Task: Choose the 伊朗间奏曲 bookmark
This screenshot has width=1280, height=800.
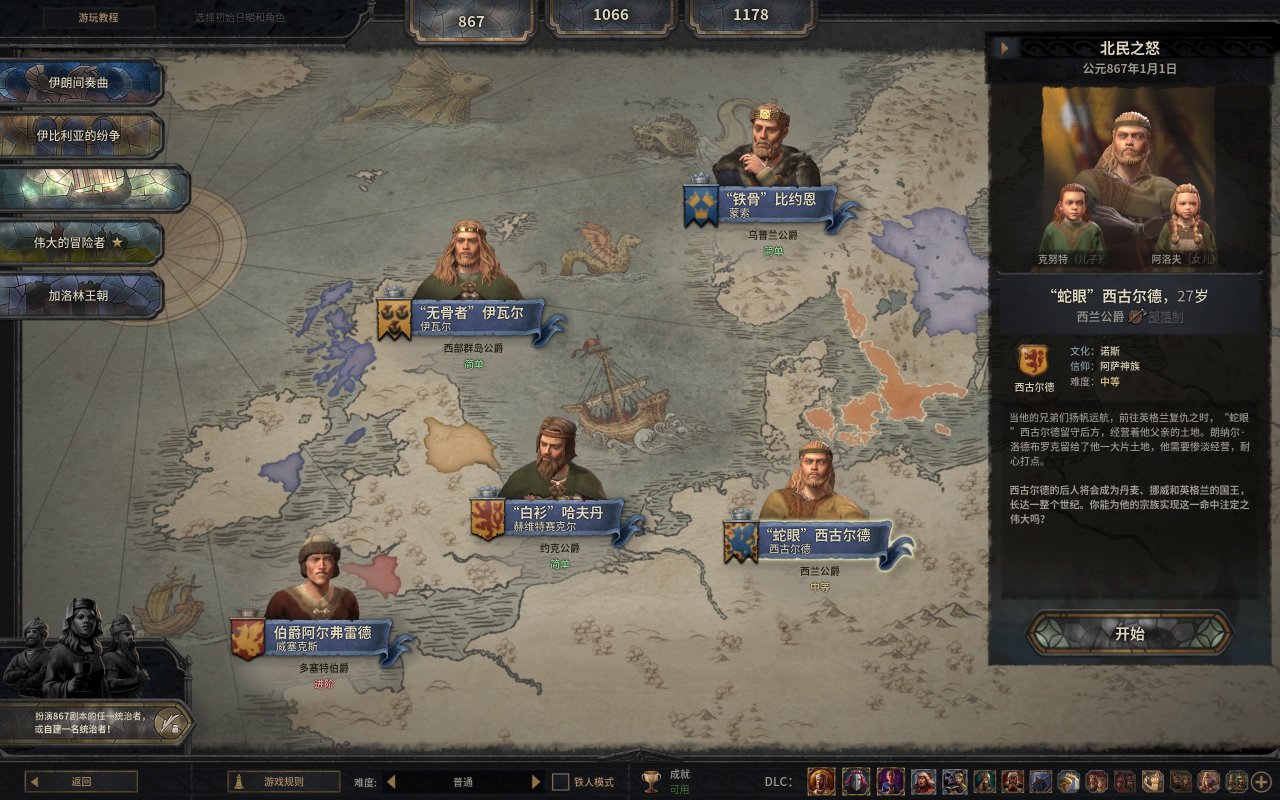Action: [80, 82]
